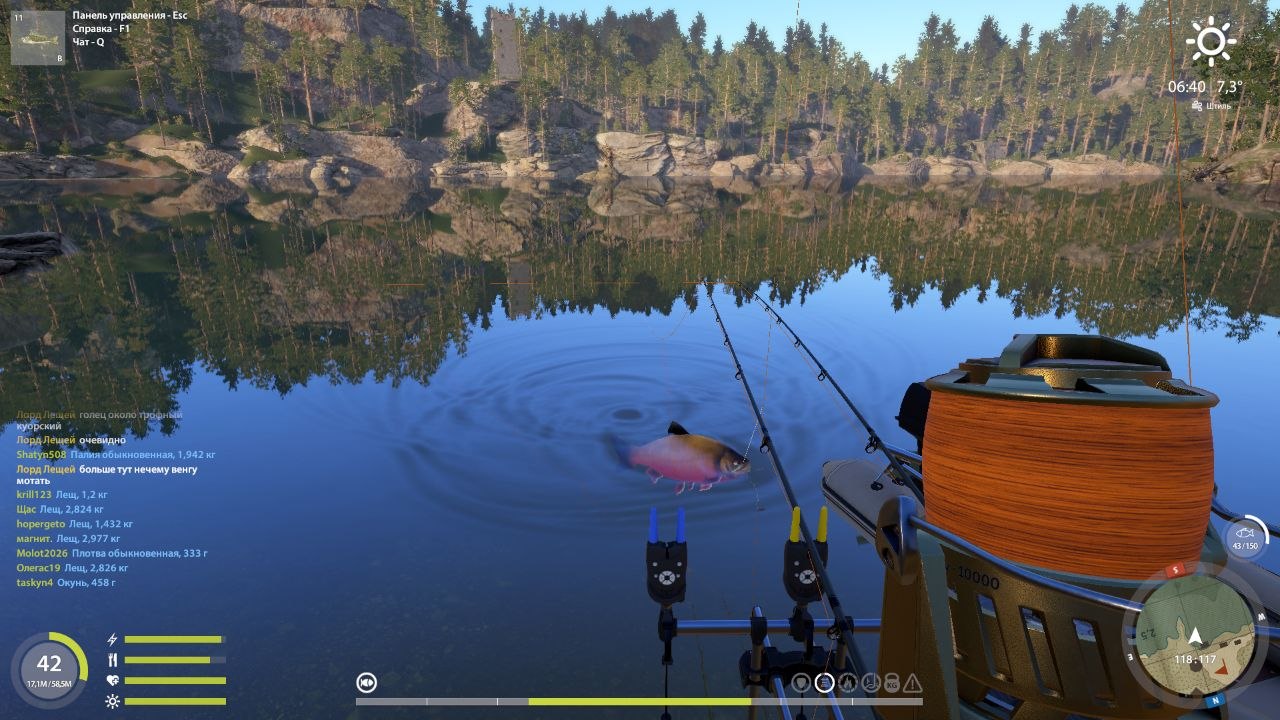Toggle the highlighted groundbait status indicator
This screenshot has height=720, width=1280.
coord(824,683)
